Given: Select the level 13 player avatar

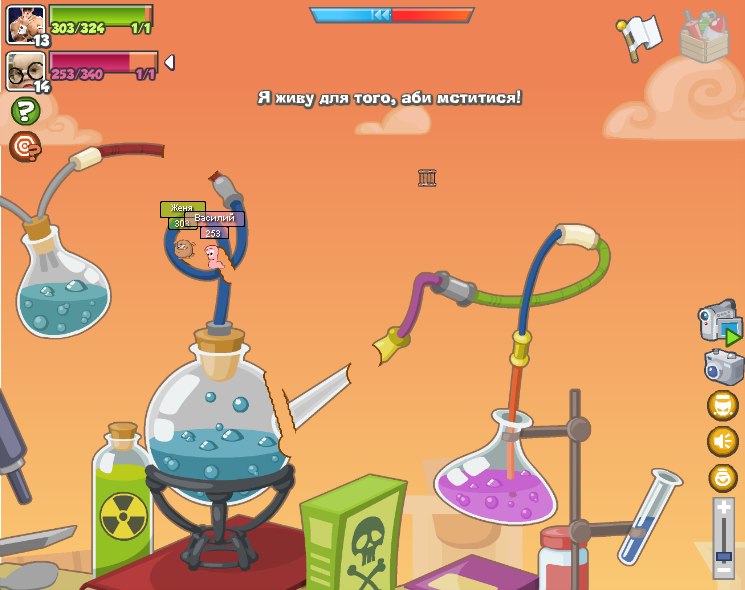Looking at the screenshot, I should [25, 23].
